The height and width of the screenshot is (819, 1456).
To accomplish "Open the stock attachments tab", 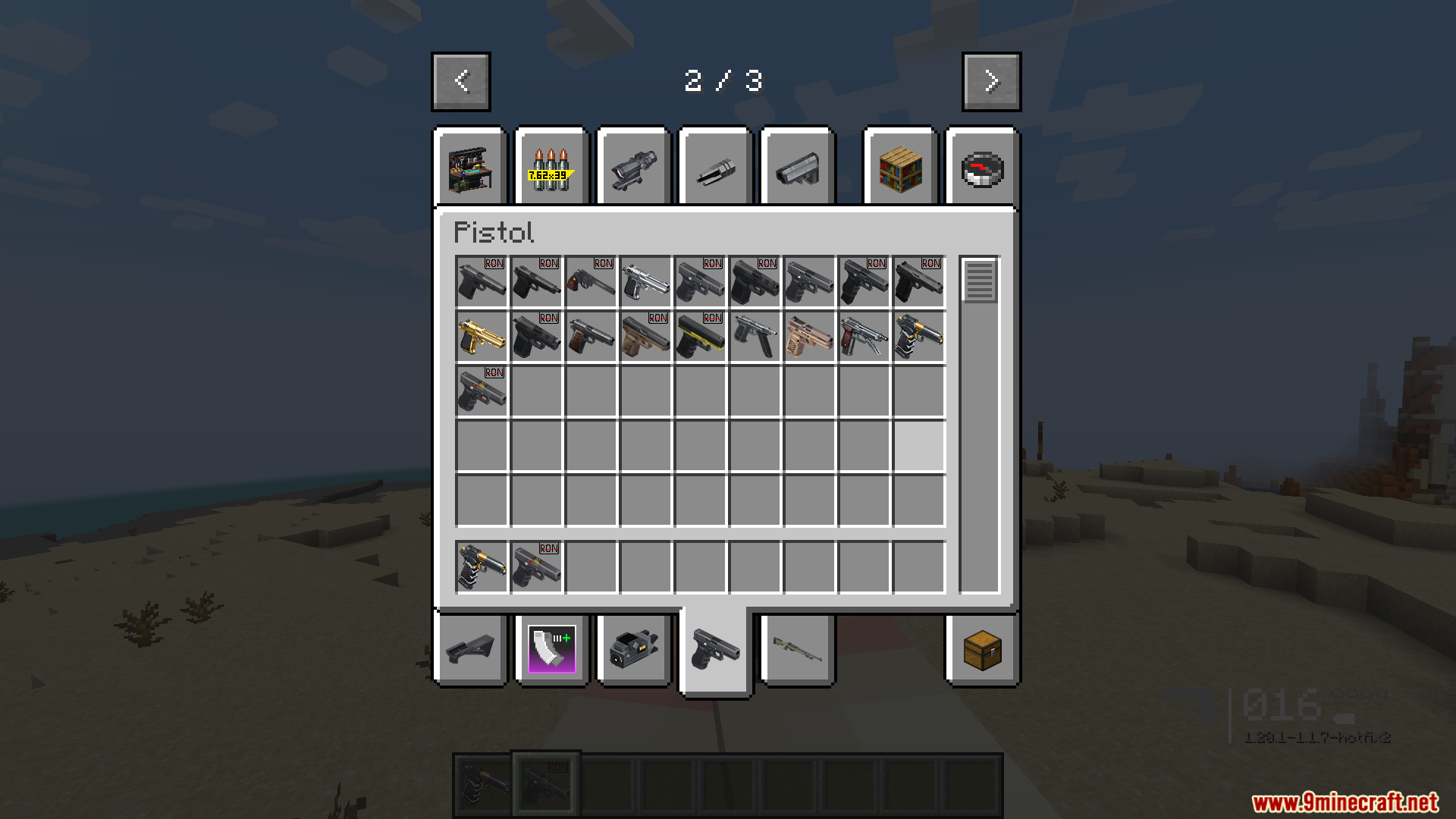I will pos(797,168).
